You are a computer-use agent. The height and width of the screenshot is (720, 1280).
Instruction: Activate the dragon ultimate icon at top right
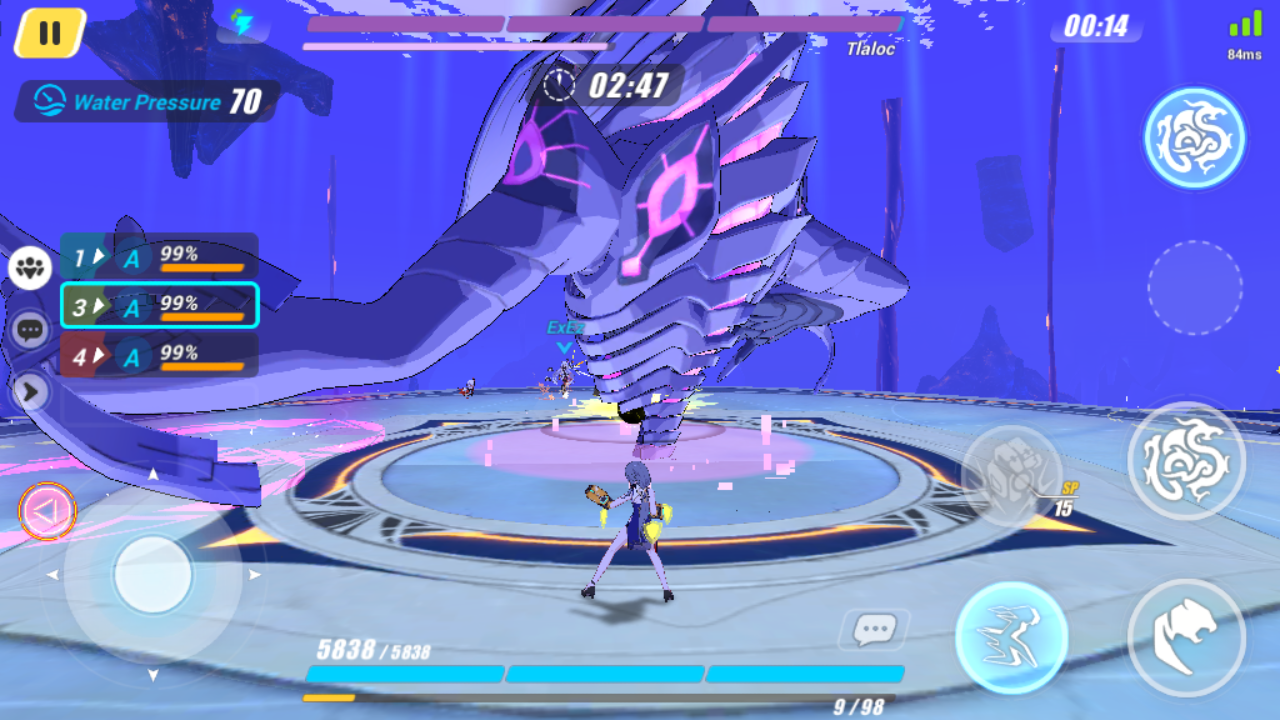[x=1196, y=137]
